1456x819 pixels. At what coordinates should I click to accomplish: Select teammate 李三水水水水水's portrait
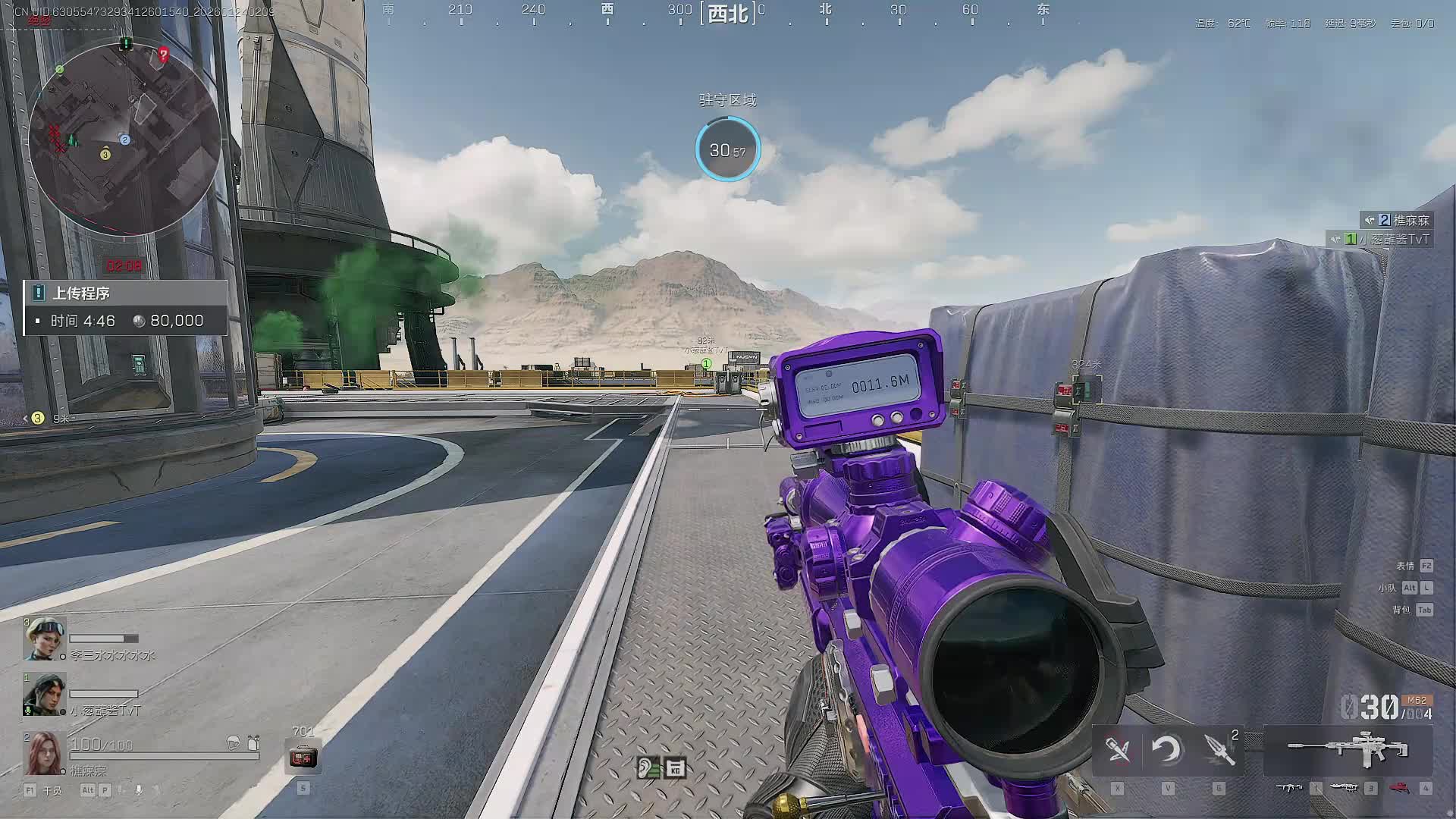(x=44, y=639)
